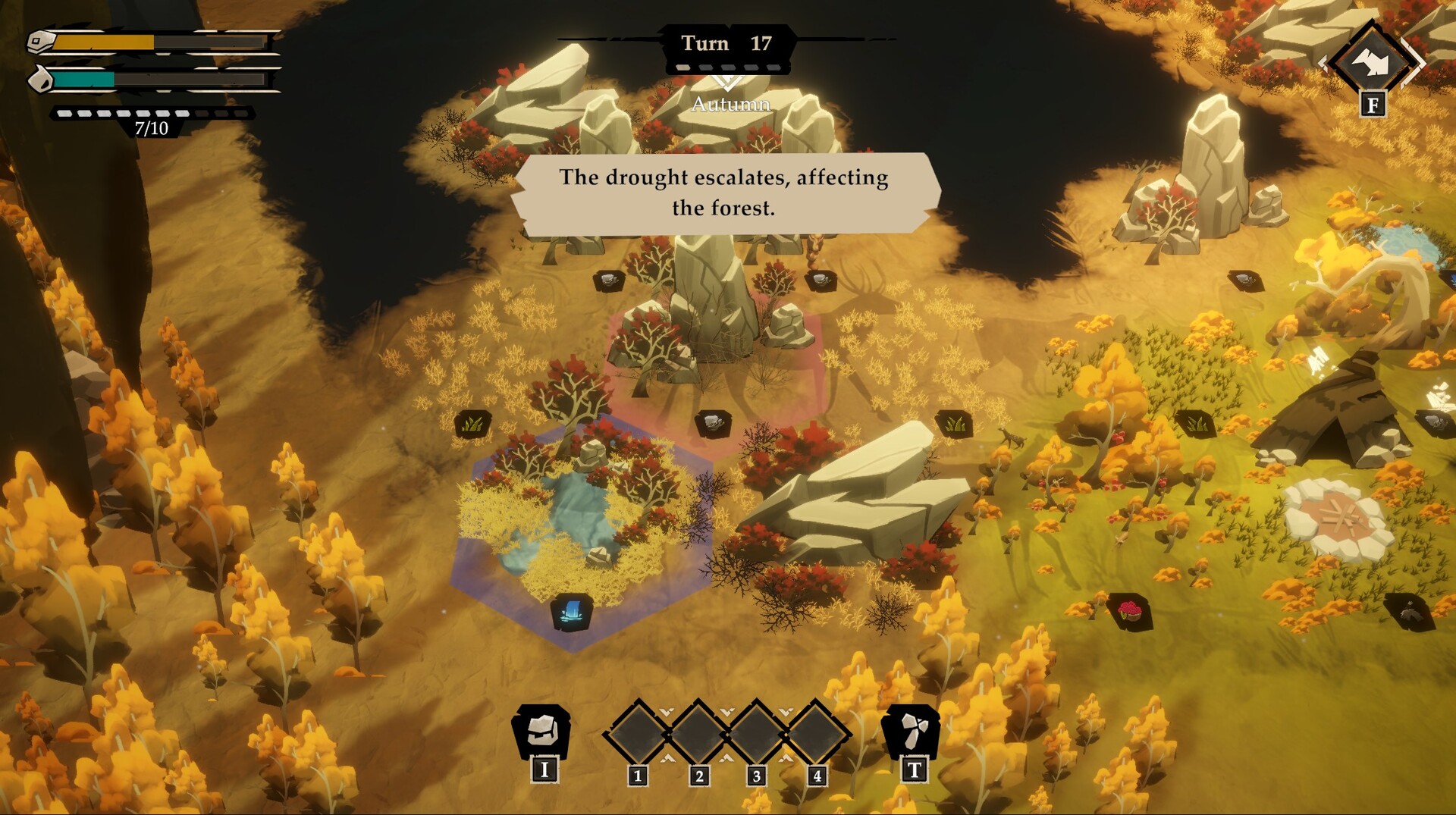Select the blue waterfall water marker

(573, 612)
